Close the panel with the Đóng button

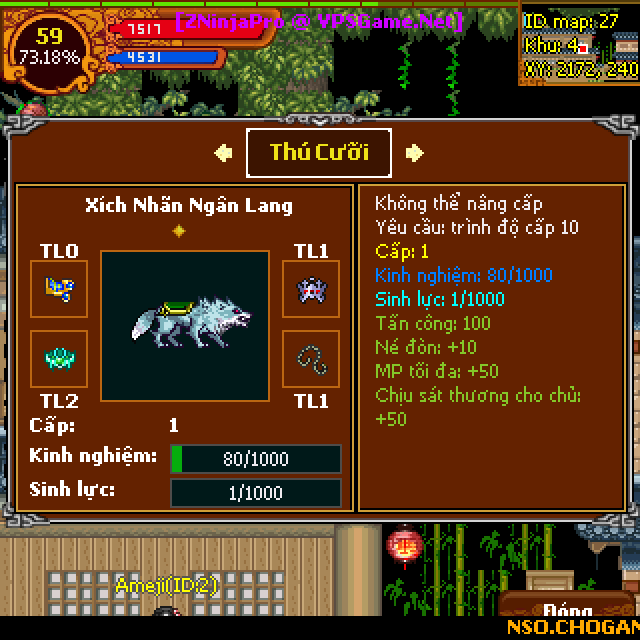click(567, 610)
